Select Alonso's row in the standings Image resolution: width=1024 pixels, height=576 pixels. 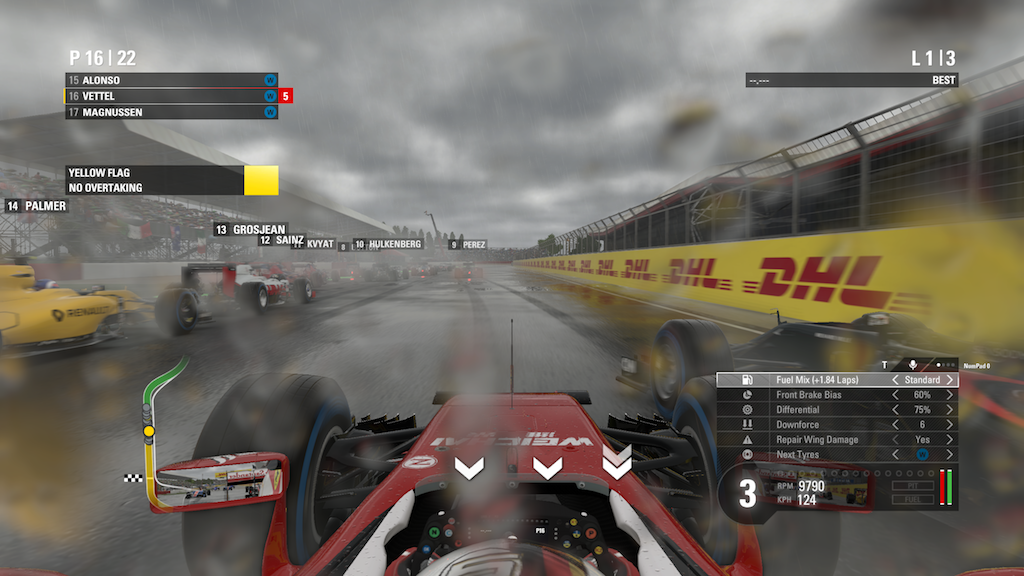tap(171, 80)
